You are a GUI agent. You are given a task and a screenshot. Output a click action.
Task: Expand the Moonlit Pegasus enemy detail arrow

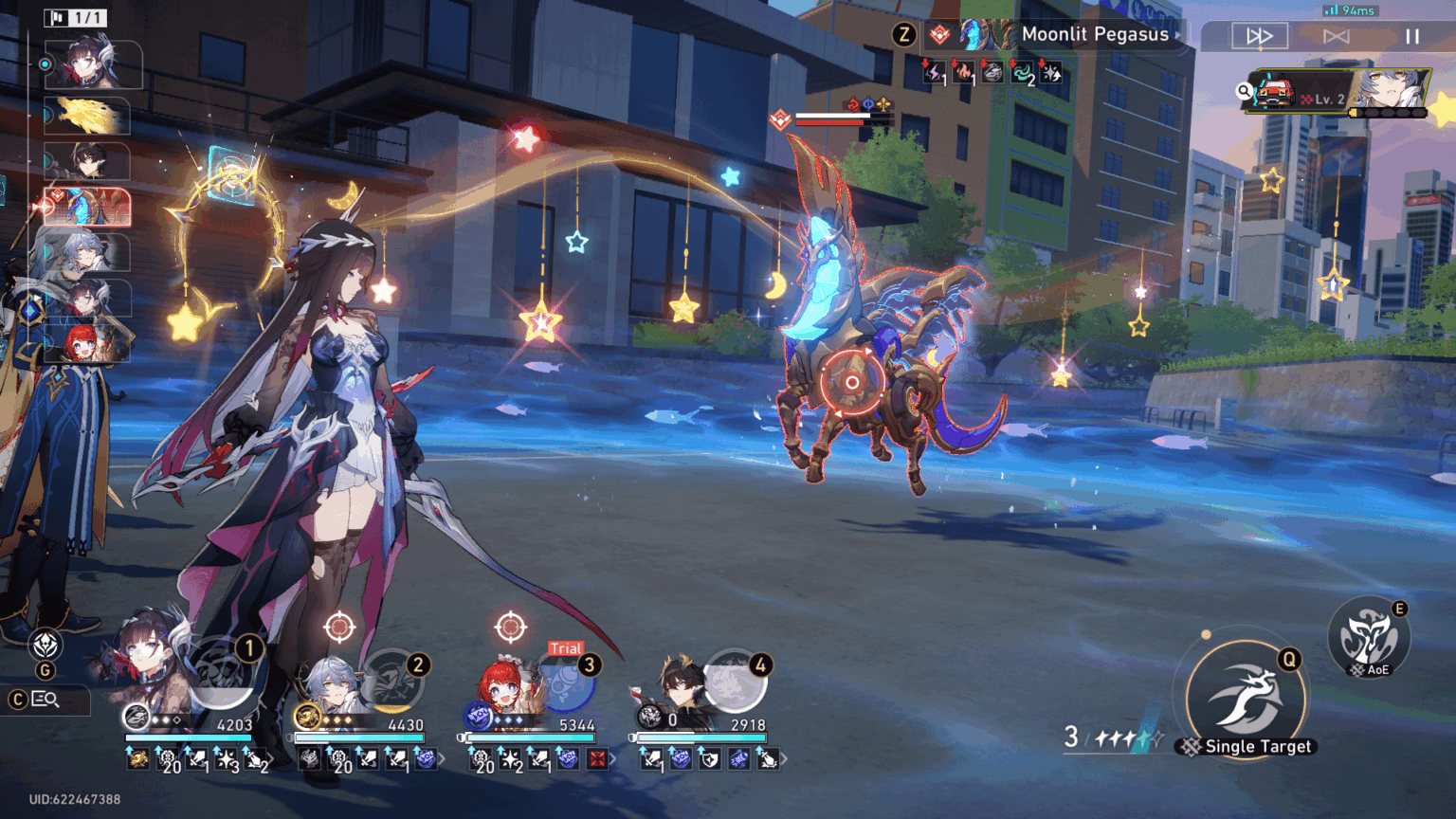(x=1180, y=35)
